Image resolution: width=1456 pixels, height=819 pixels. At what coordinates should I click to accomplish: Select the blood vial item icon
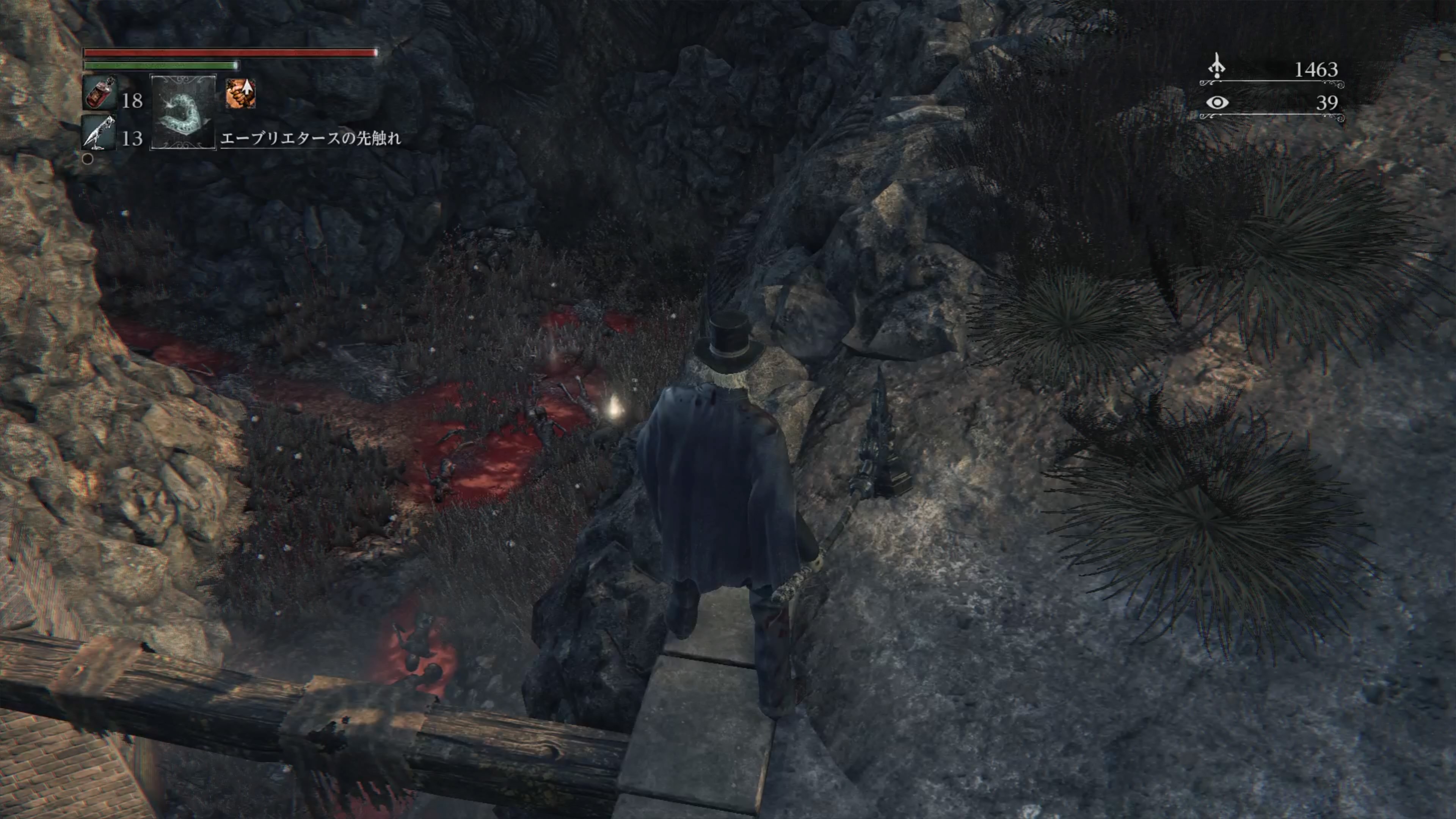tap(100, 92)
